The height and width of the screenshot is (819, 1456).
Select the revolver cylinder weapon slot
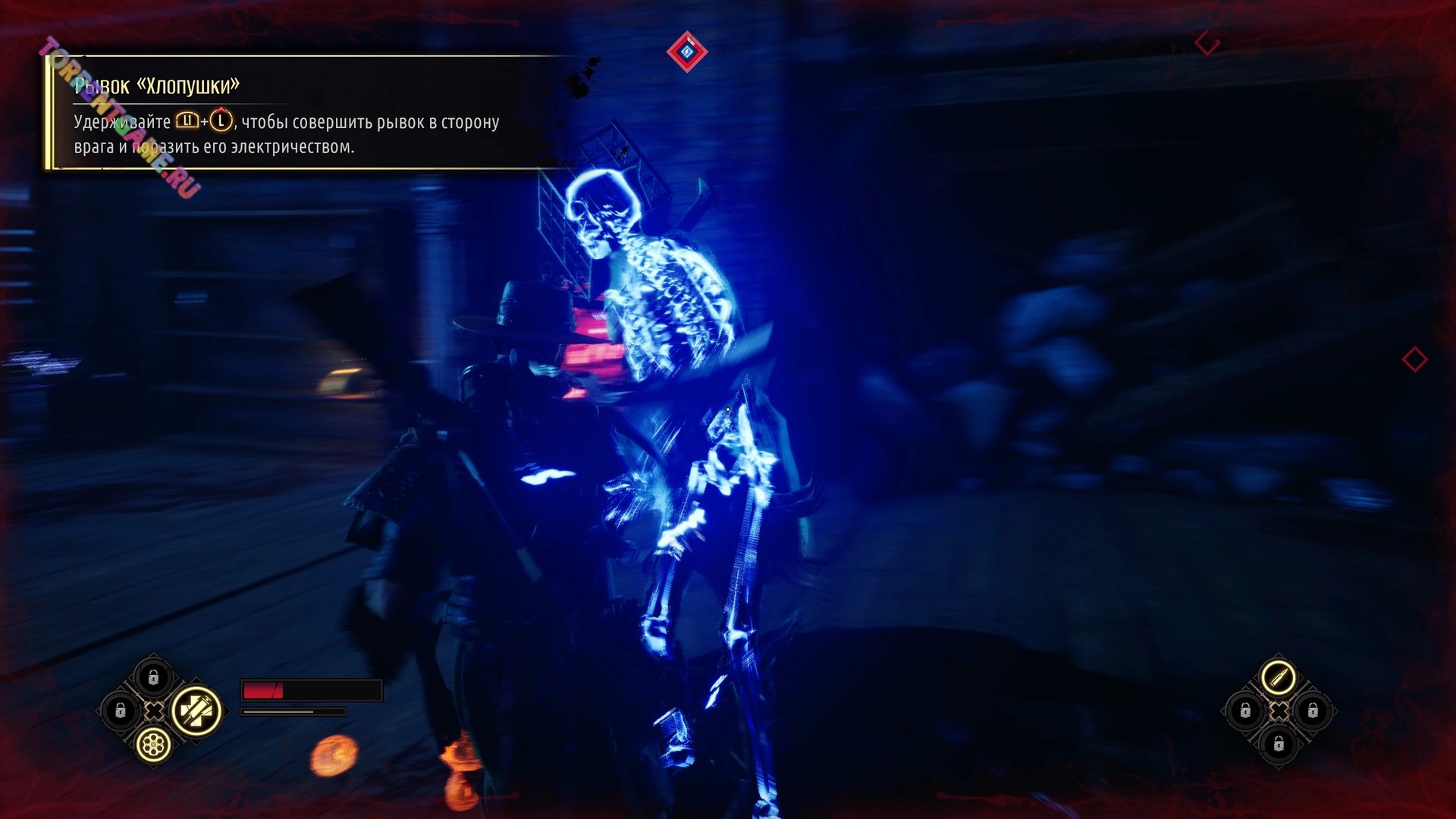(153, 745)
